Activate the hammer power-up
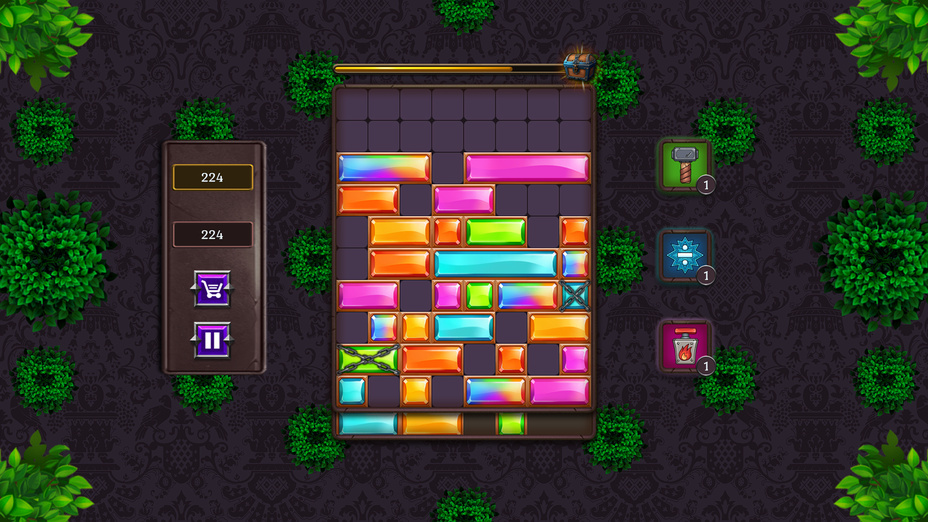Viewport: 928px width, 522px height. pos(685,162)
